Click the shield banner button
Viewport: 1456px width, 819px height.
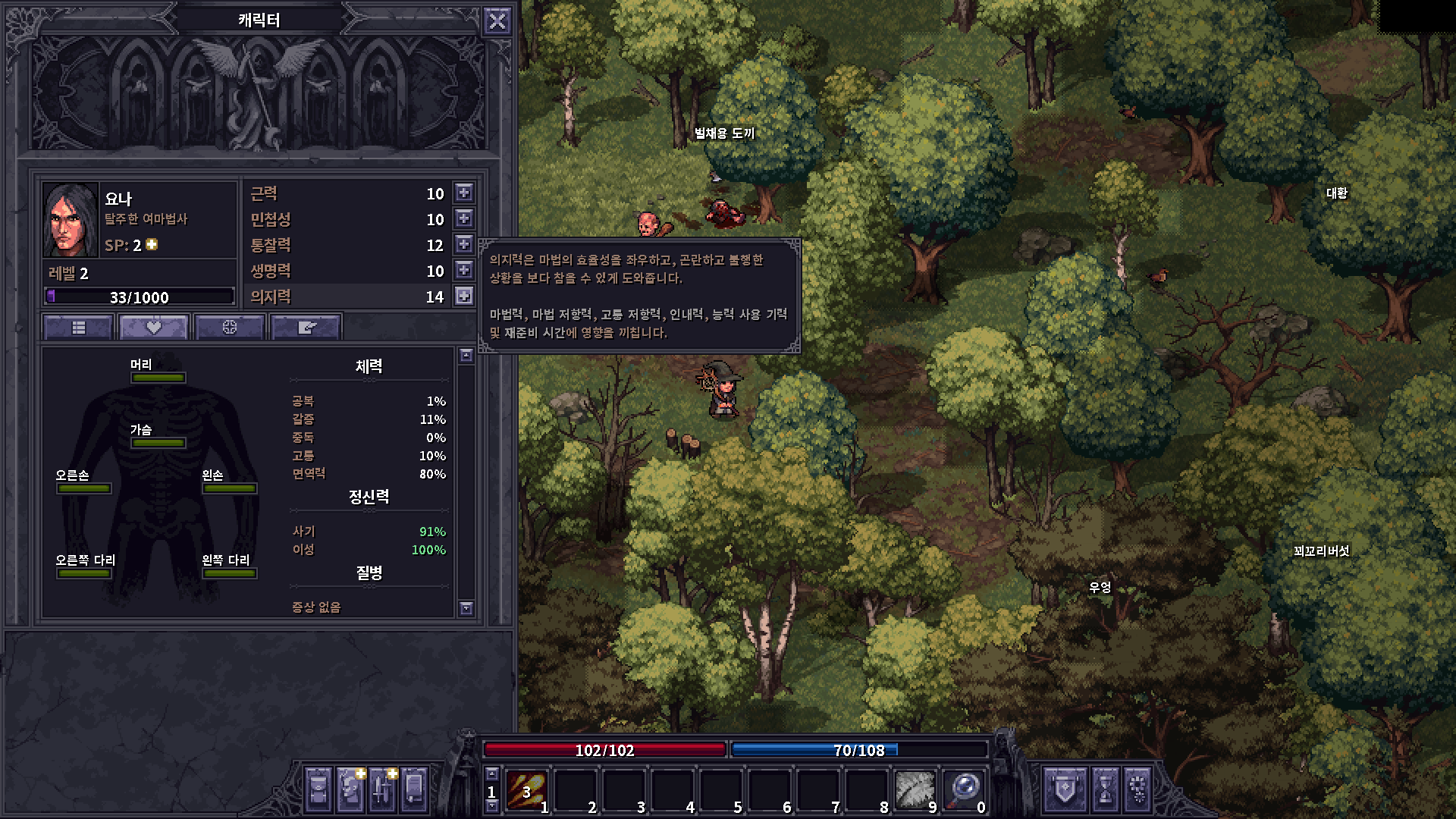[x=1065, y=791]
